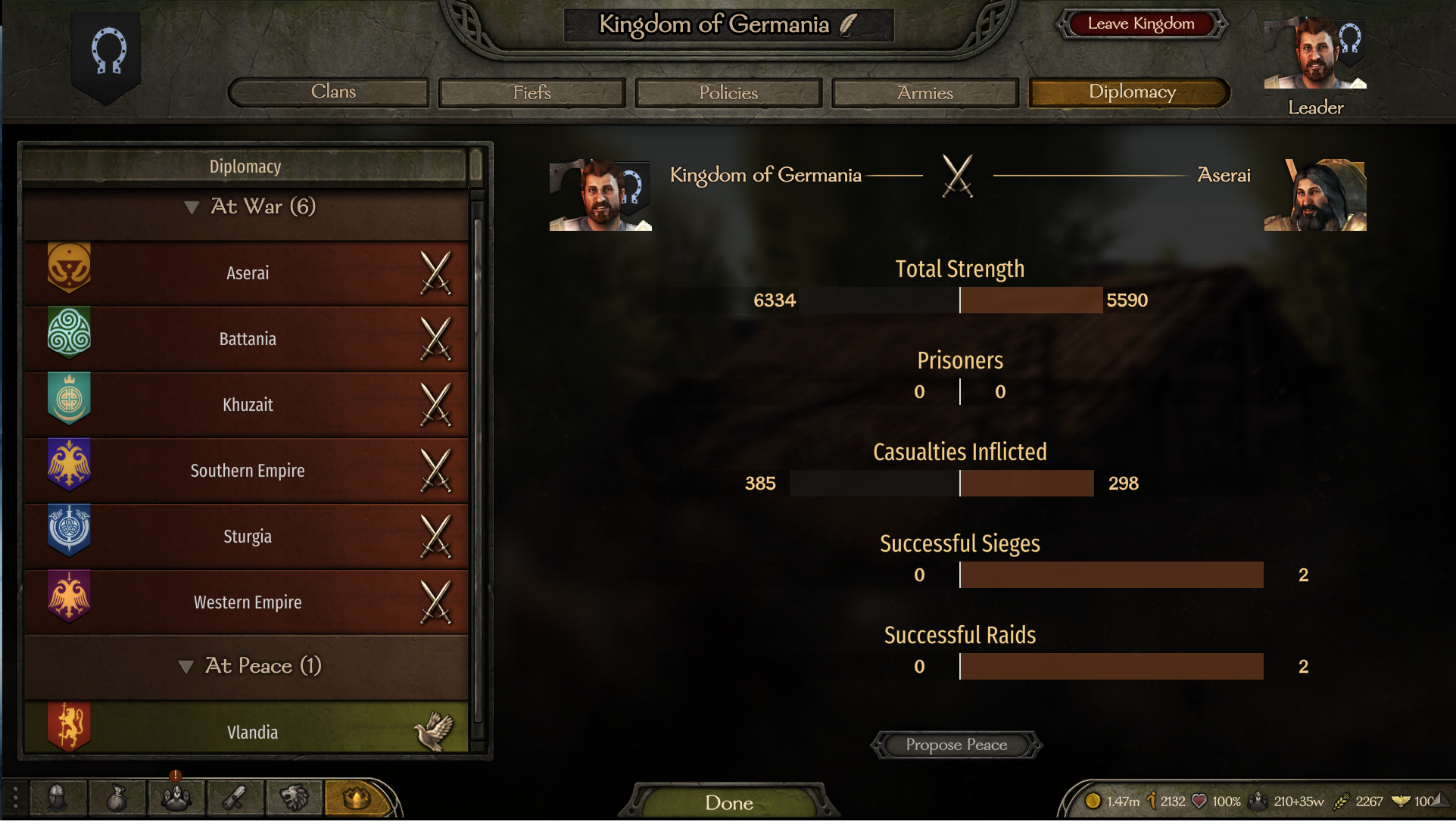Open the Character screen via helmet icon

tap(58, 798)
